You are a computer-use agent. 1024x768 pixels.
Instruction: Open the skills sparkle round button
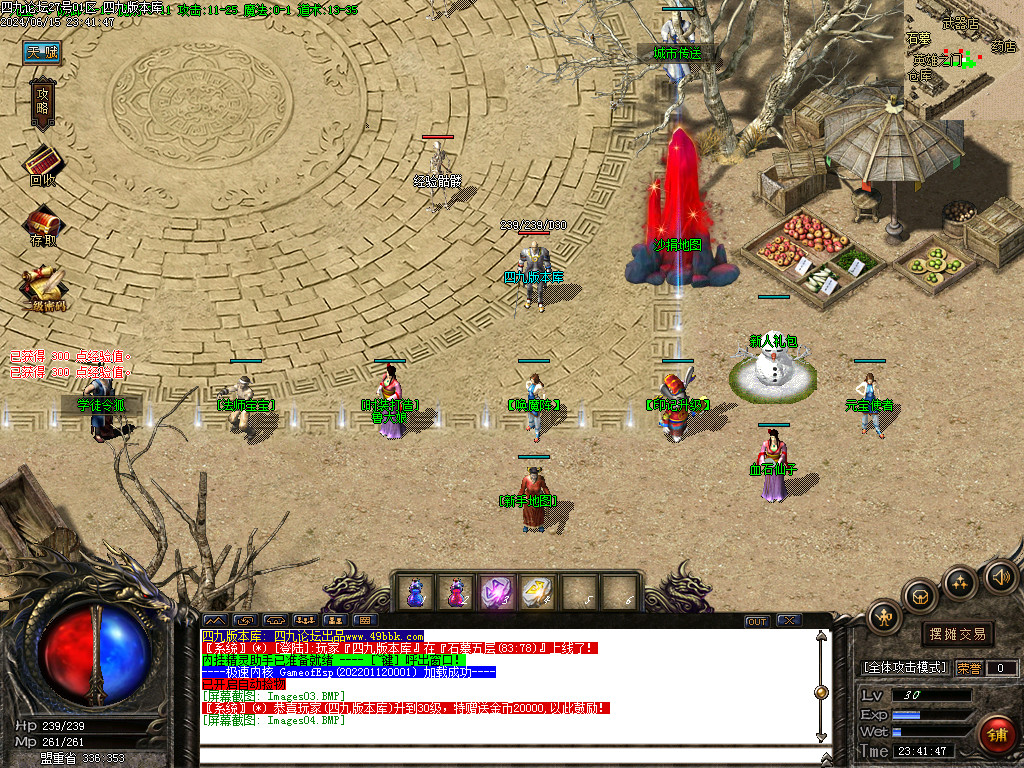click(x=960, y=582)
